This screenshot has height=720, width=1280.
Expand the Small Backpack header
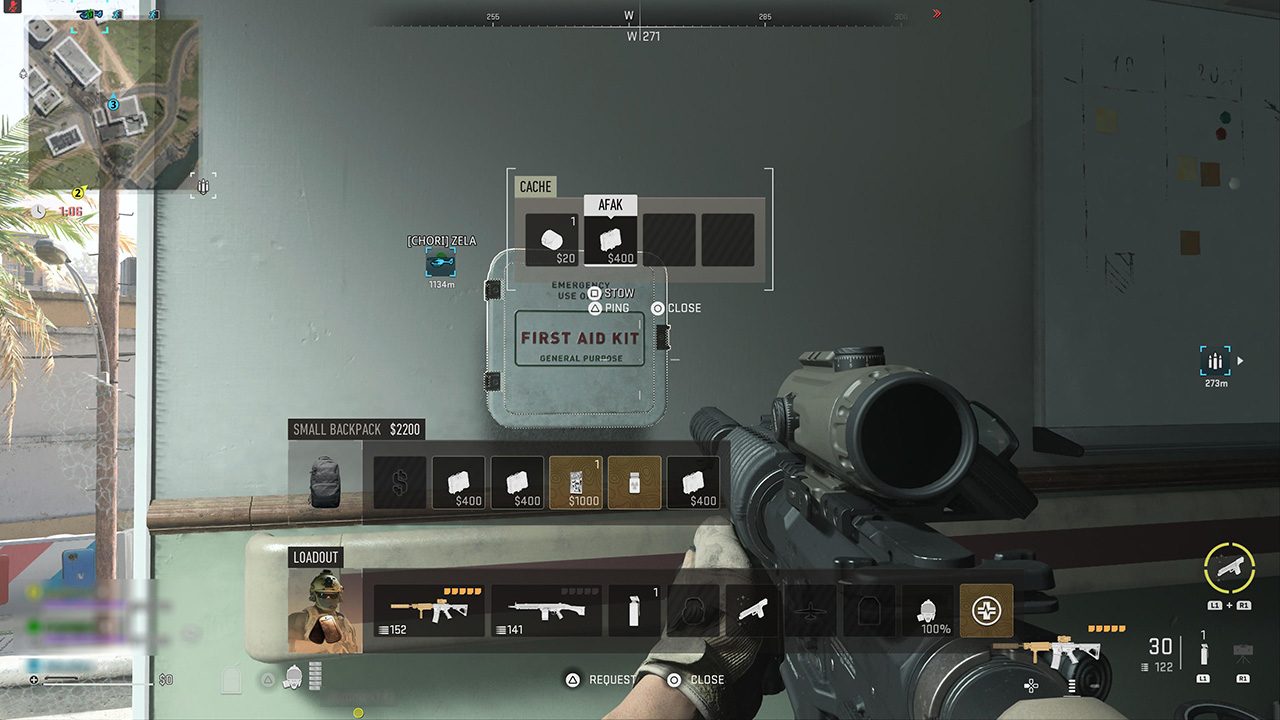356,429
